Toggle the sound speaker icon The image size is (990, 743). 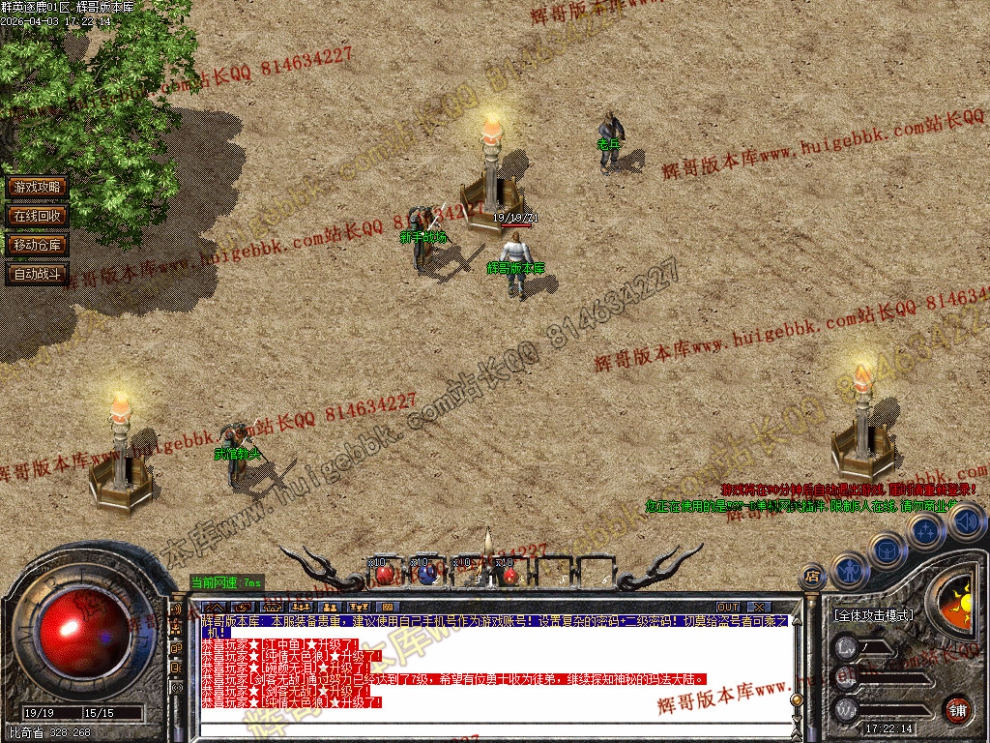pyautogui.click(x=965, y=521)
